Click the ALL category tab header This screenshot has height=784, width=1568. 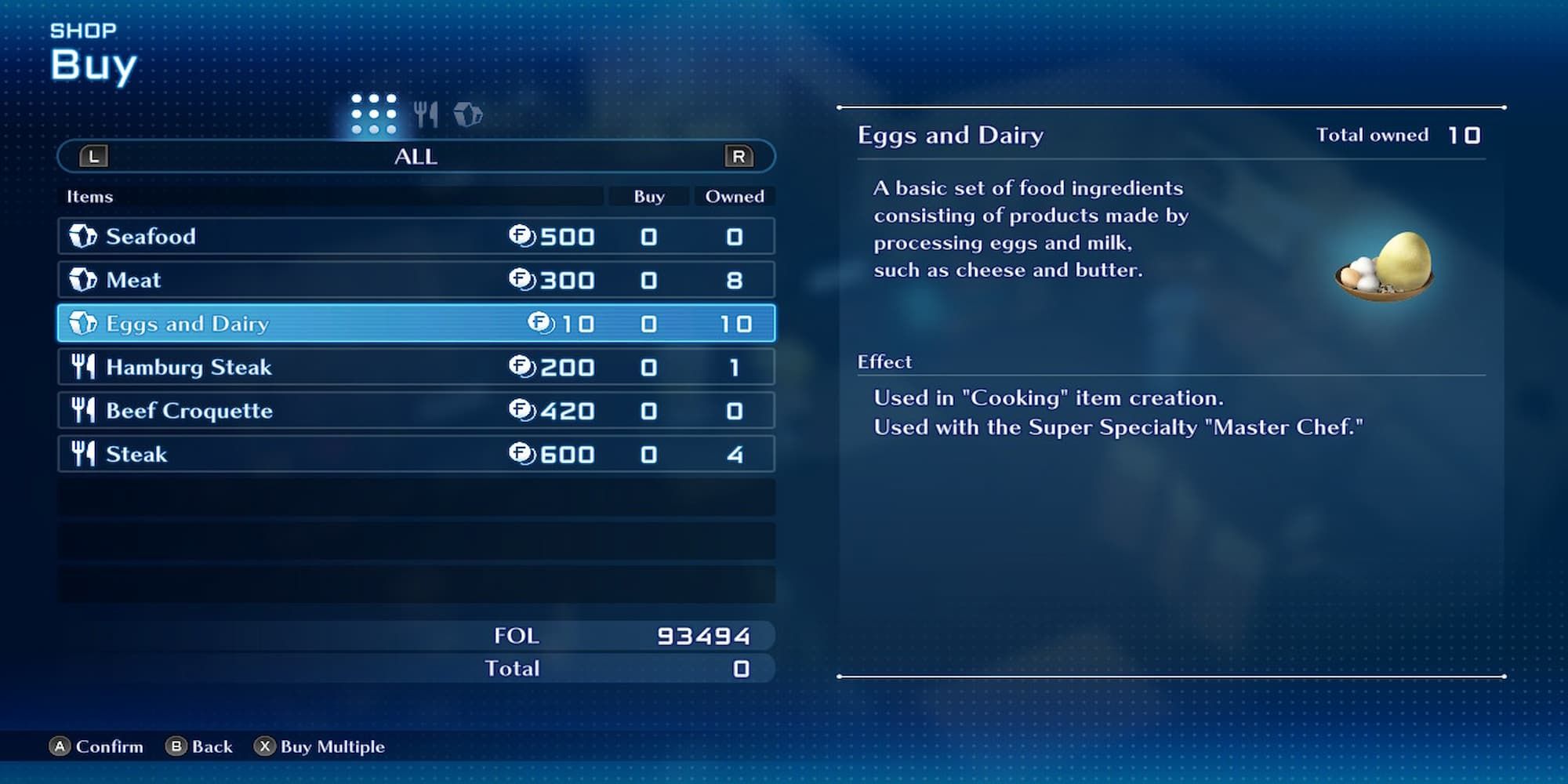(416, 156)
